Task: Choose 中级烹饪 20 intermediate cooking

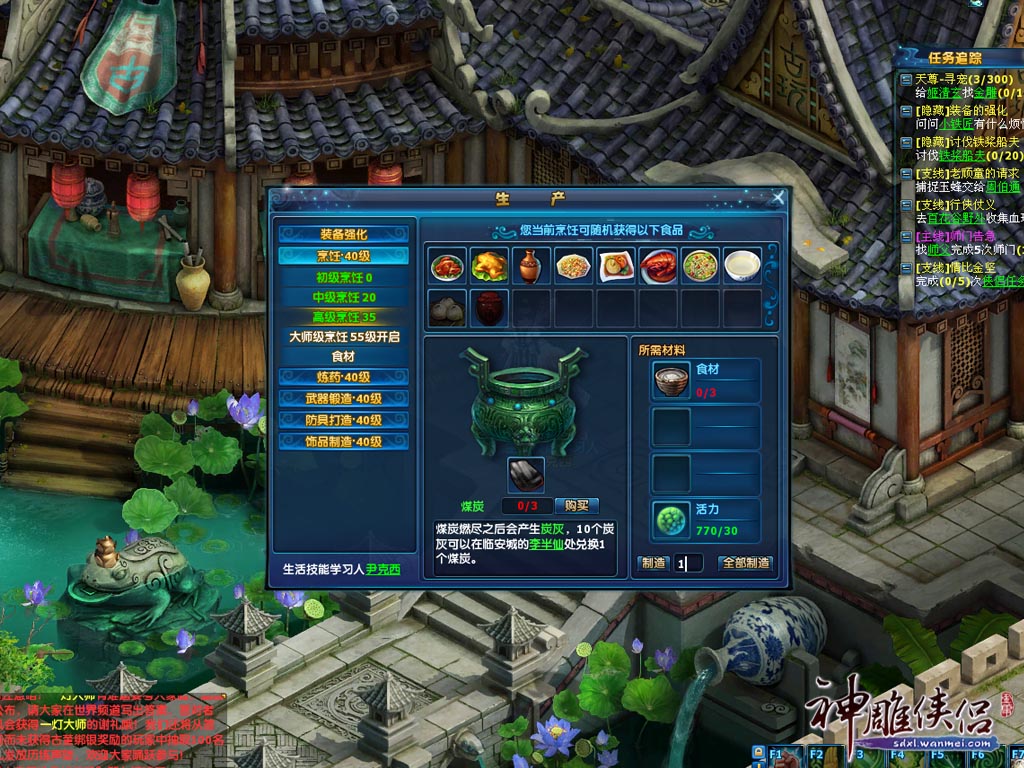Action: pos(343,297)
